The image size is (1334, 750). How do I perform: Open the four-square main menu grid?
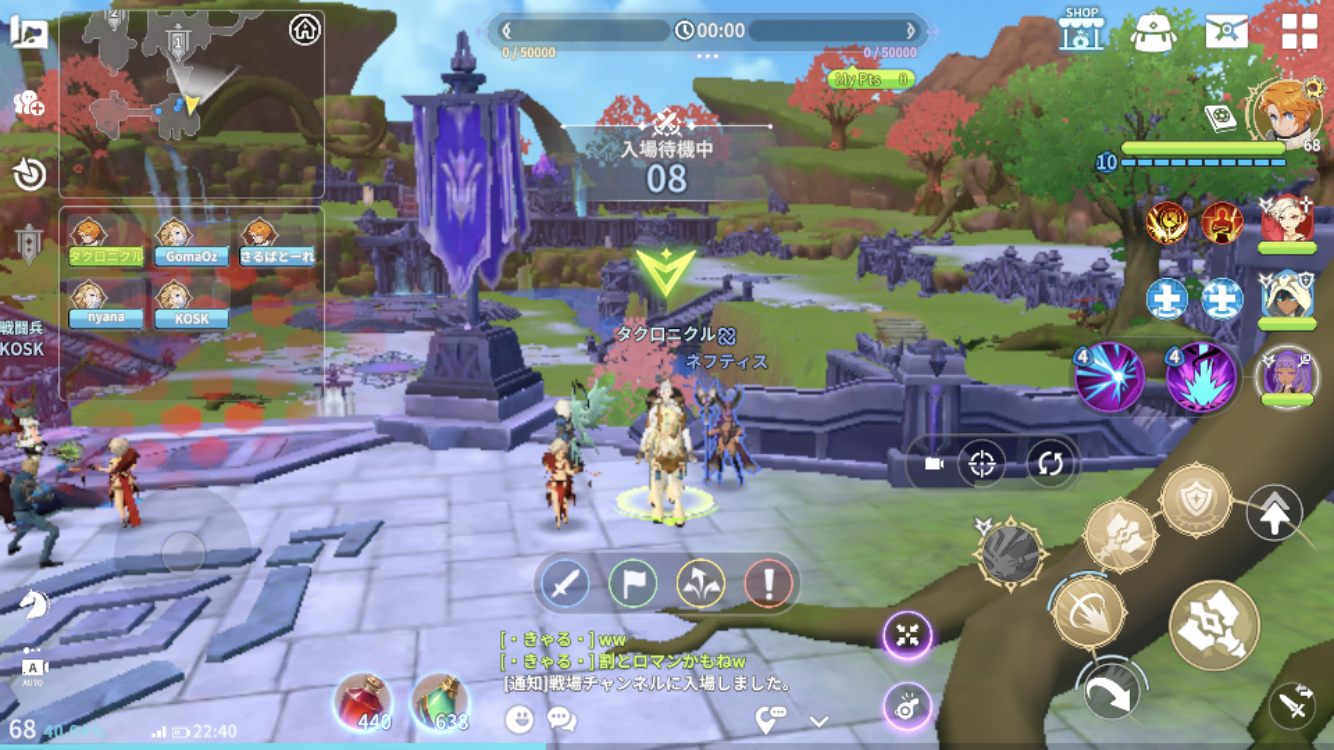click(x=1299, y=32)
